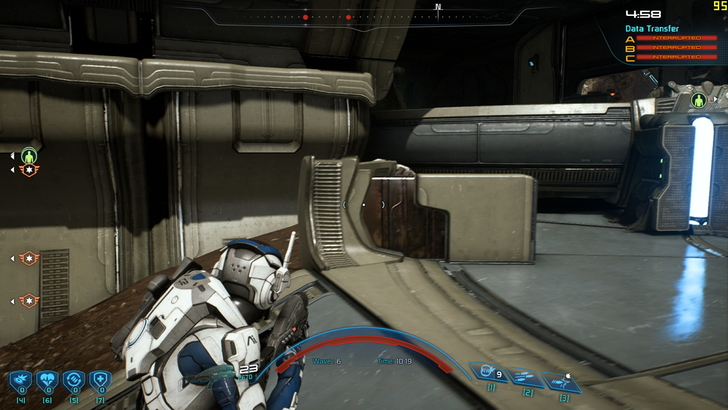The height and width of the screenshot is (410, 728).
Task: Use the heart-shaped first aid consumable
Action: pyautogui.click(x=46, y=381)
